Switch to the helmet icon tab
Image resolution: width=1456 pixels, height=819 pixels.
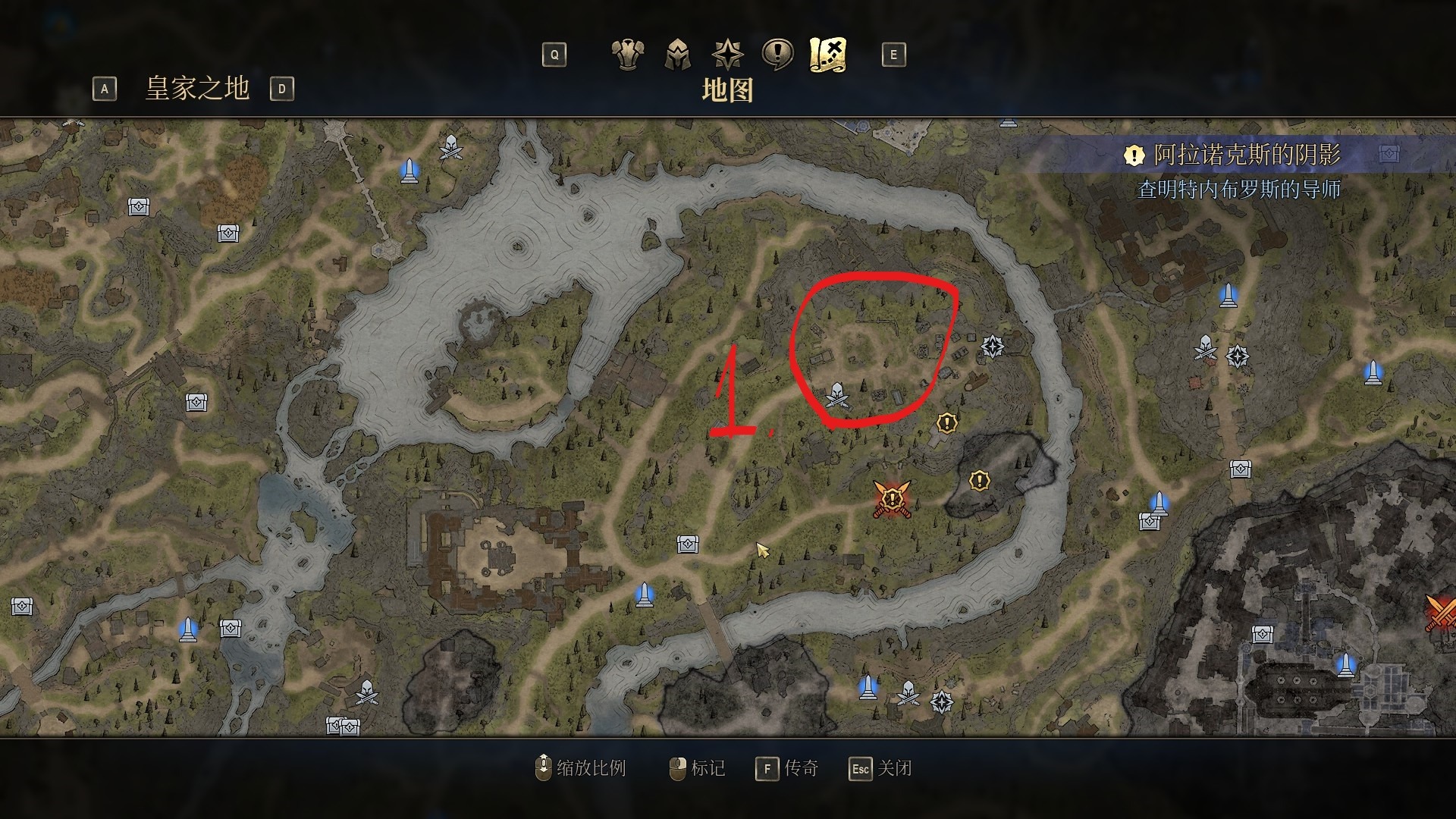[x=677, y=55]
